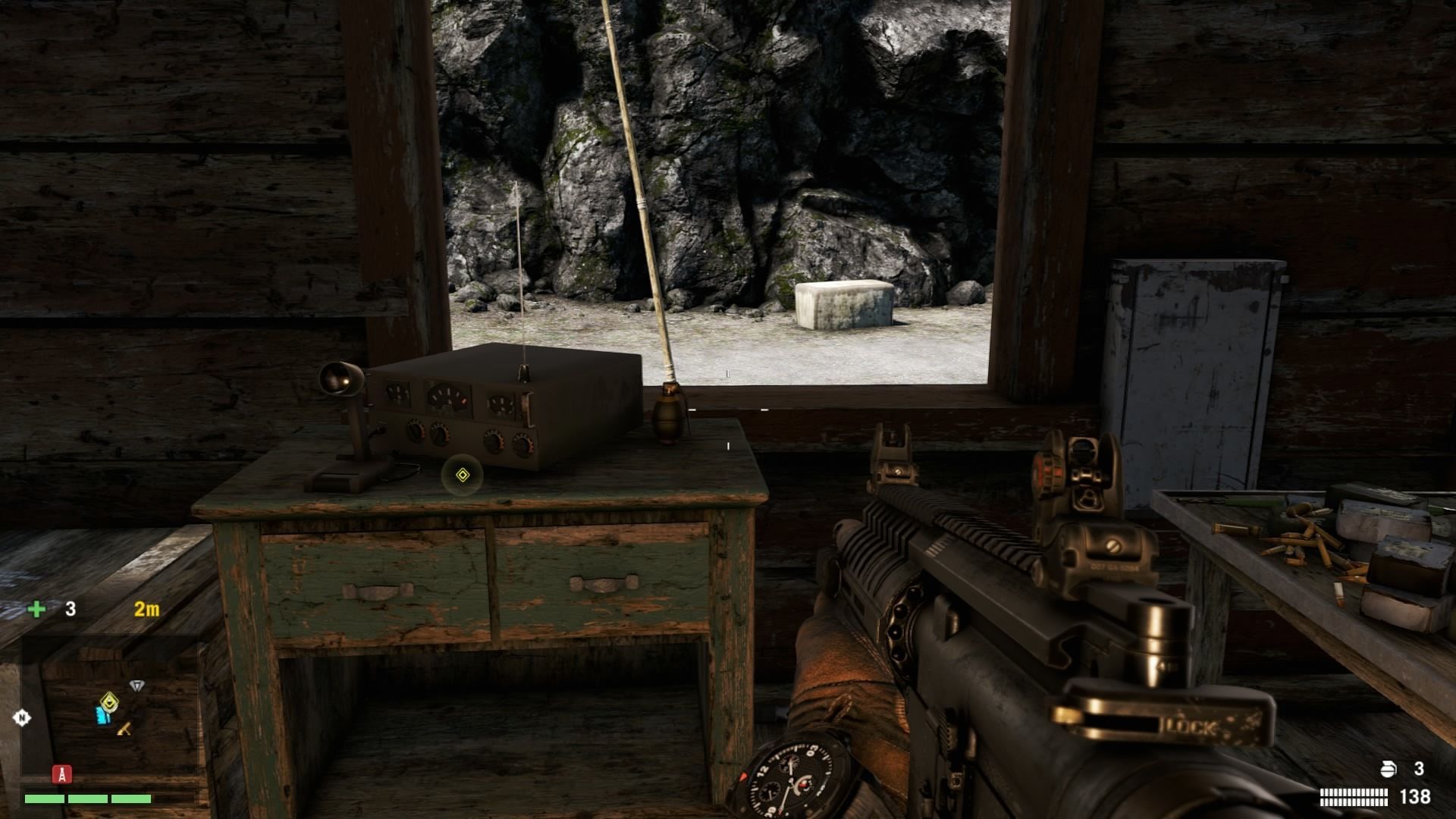The width and height of the screenshot is (1456, 819).
Task: Click the orange weapon marker on the minimap
Action: pyautogui.click(x=124, y=729)
